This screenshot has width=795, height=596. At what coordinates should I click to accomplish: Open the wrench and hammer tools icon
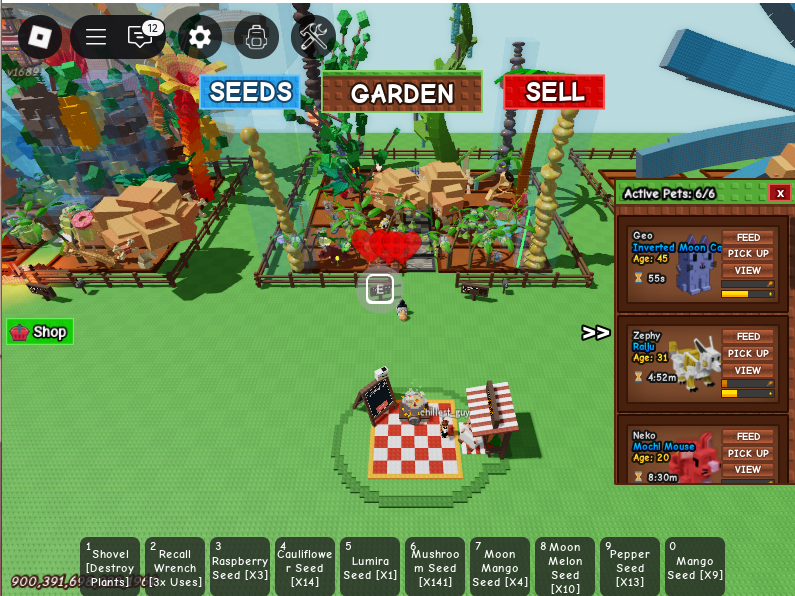tap(314, 38)
